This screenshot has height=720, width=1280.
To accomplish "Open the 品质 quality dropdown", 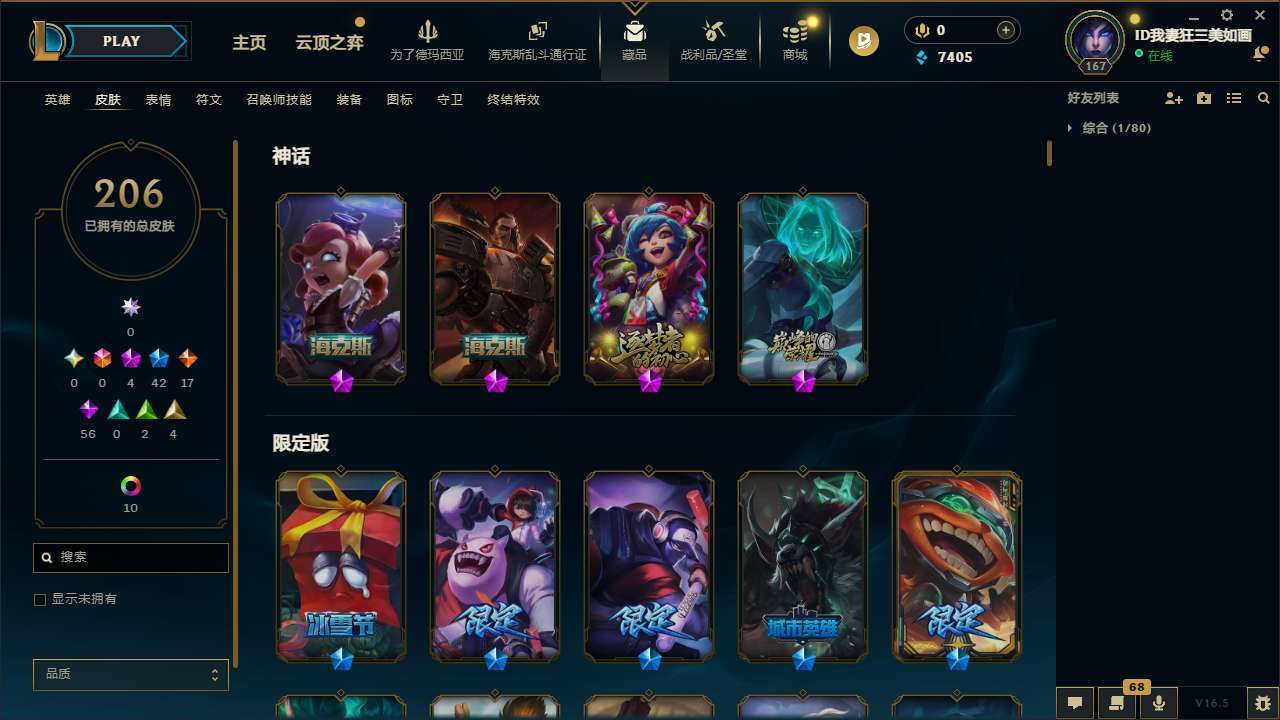I will coord(130,674).
